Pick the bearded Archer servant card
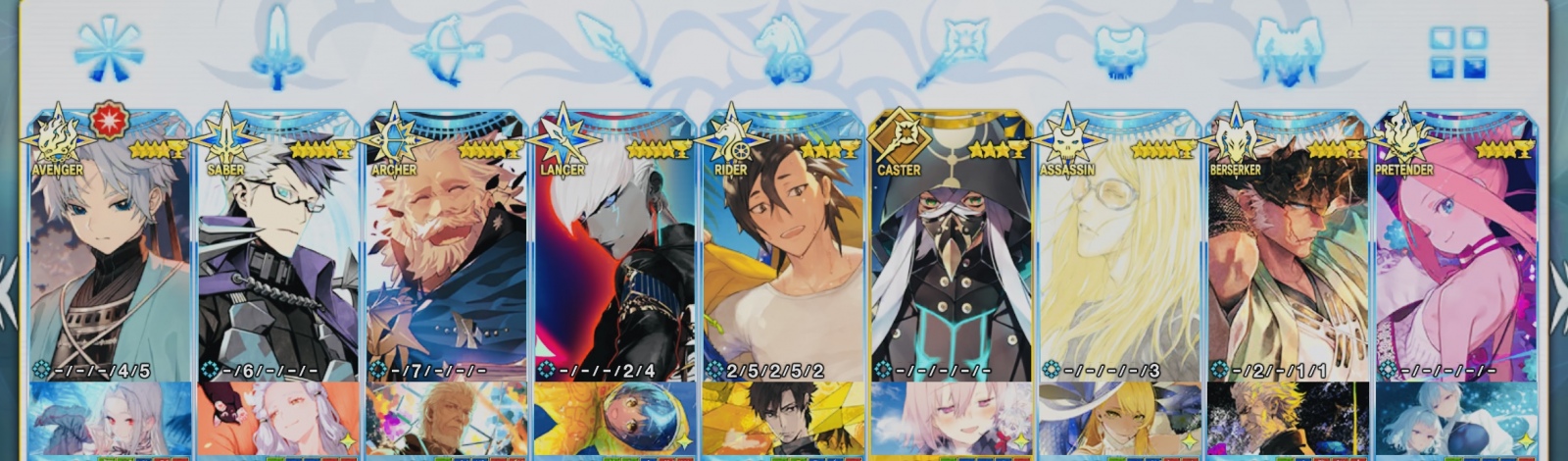1568x461 pixels. 447,255
